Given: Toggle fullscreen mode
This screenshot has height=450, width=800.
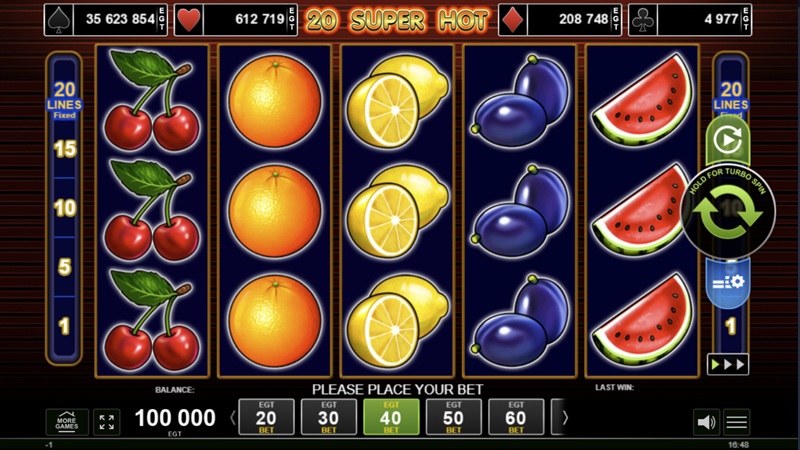Looking at the screenshot, I should [107, 422].
